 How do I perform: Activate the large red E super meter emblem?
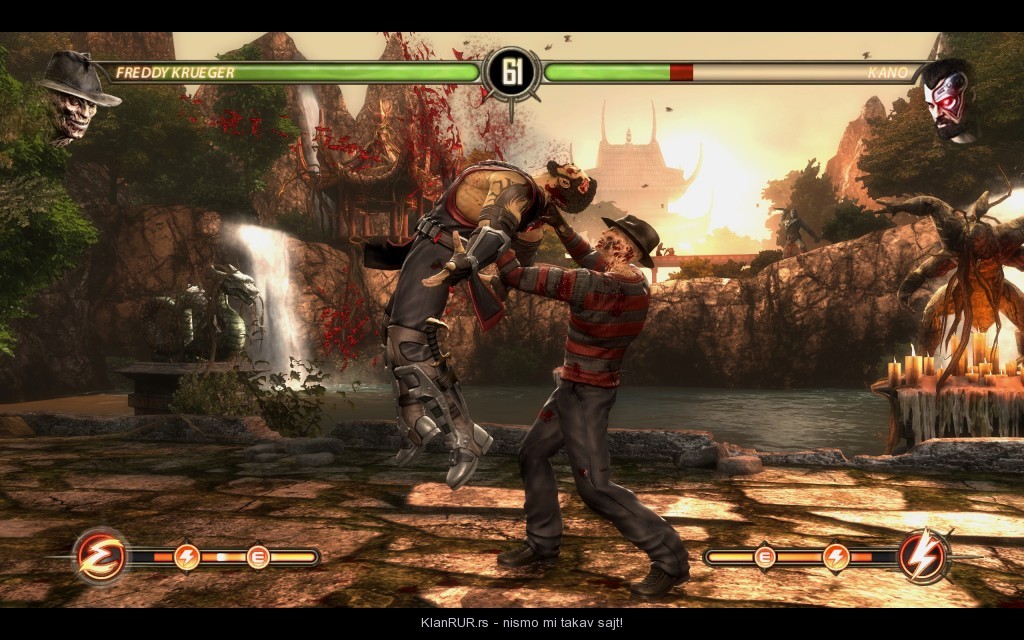pos(100,556)
